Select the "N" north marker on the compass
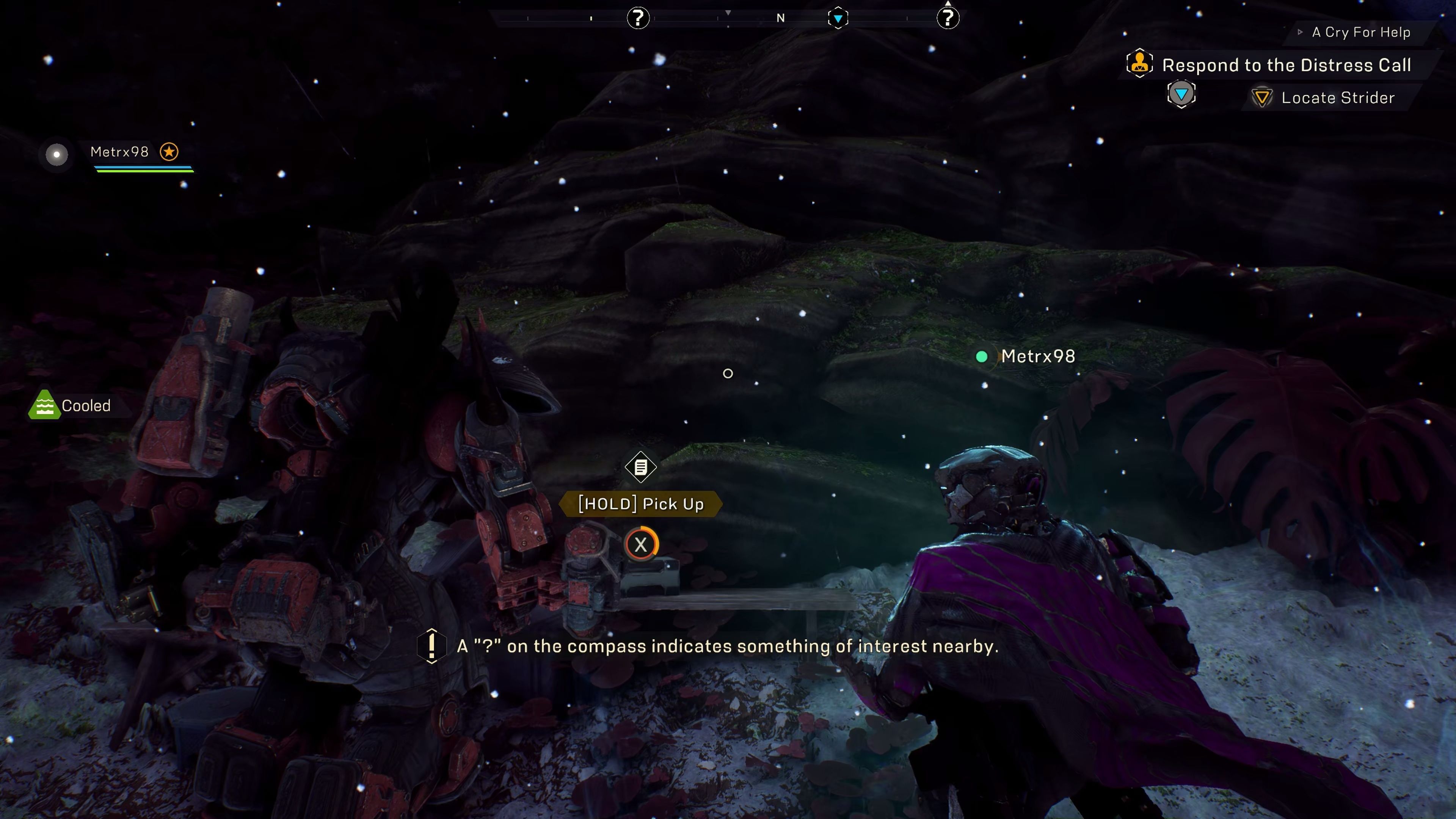Viewport: 1456px width, 819px height. coord(781,19)
